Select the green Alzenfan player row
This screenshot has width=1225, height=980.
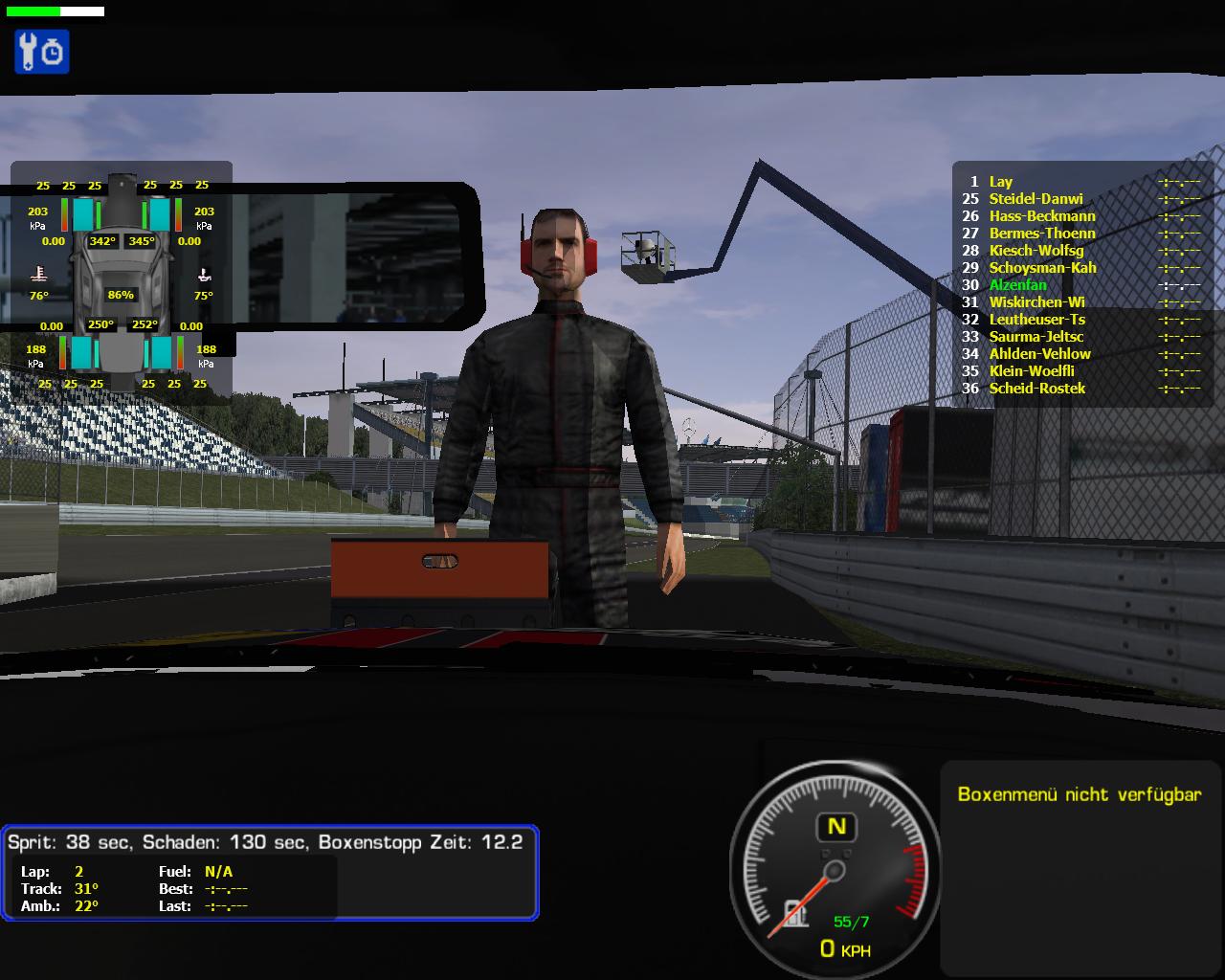click(x=1017, y=285)
